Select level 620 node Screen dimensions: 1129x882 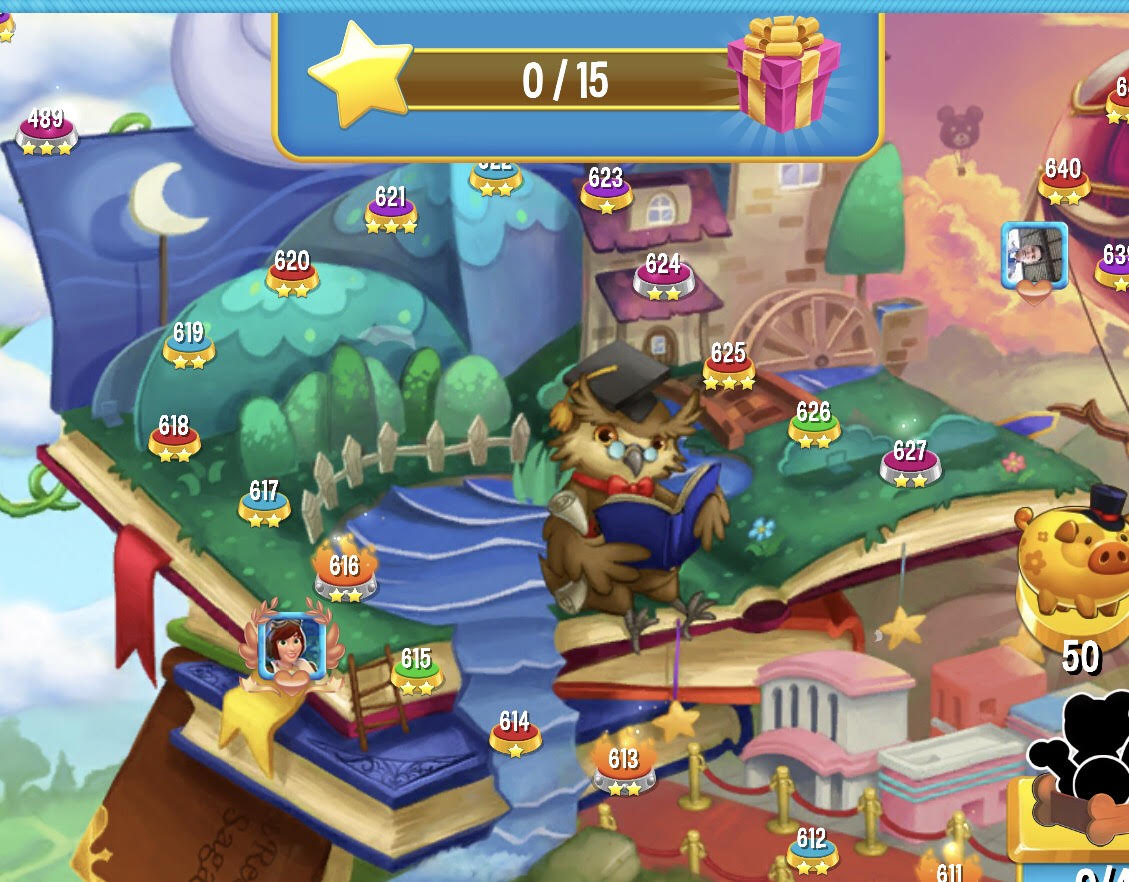(292, 273)
